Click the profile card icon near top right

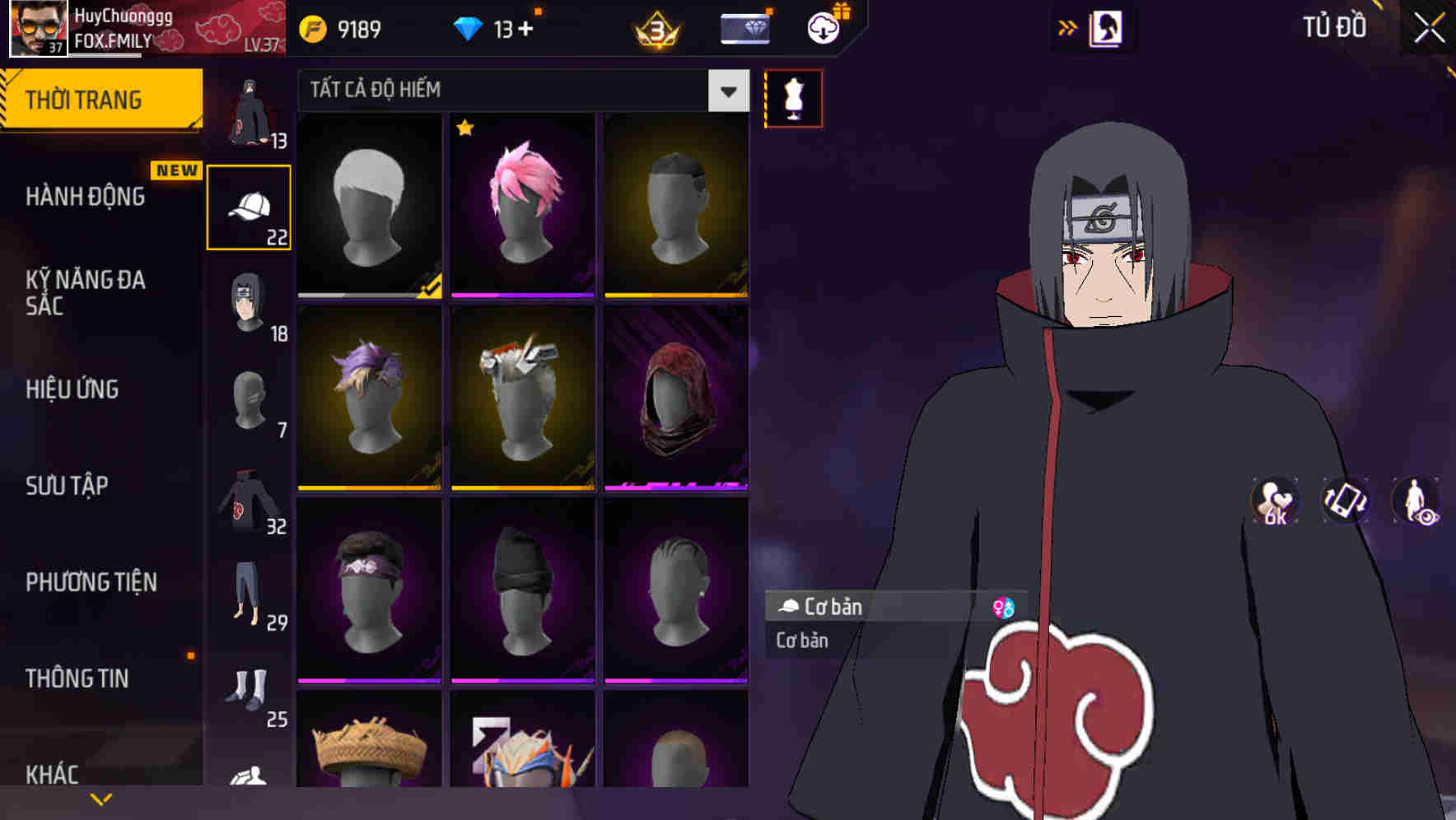coord(1107,27)
